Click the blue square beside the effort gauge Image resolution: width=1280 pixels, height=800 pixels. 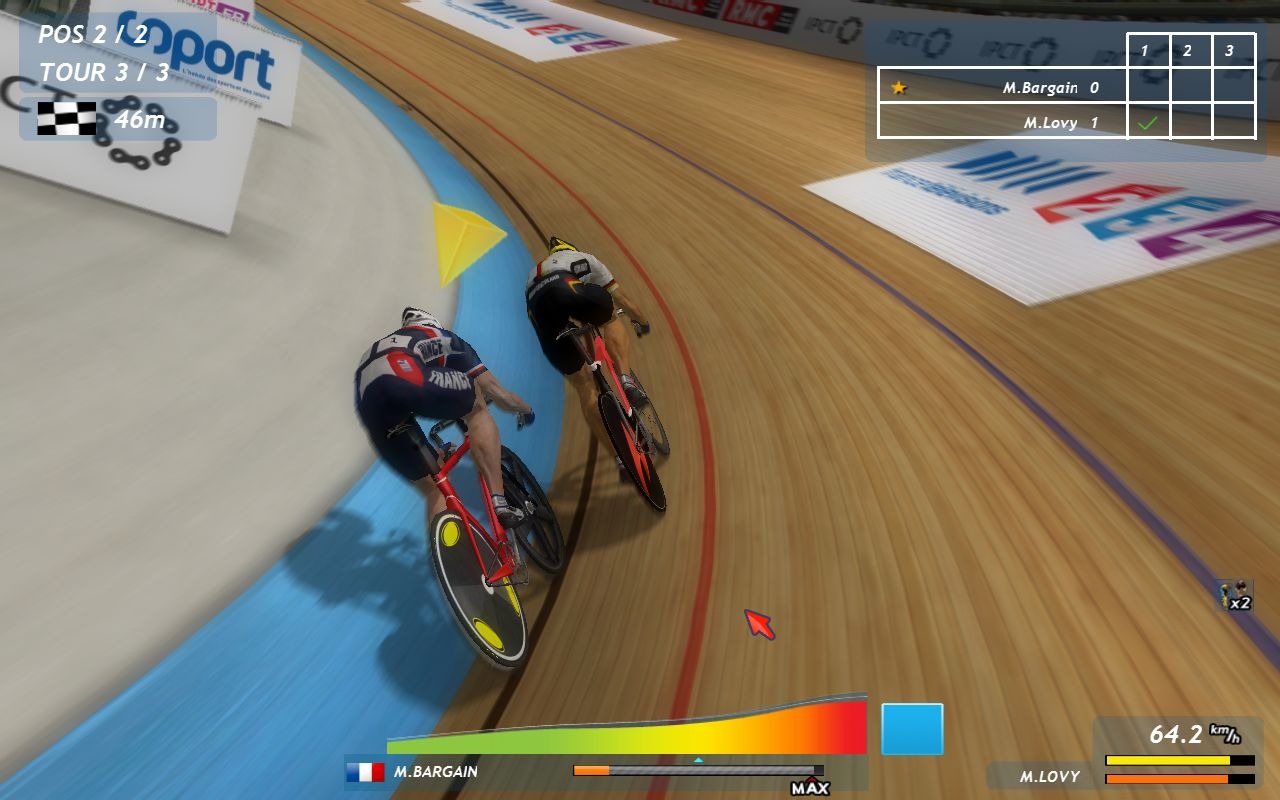click(x=912, y=729)
